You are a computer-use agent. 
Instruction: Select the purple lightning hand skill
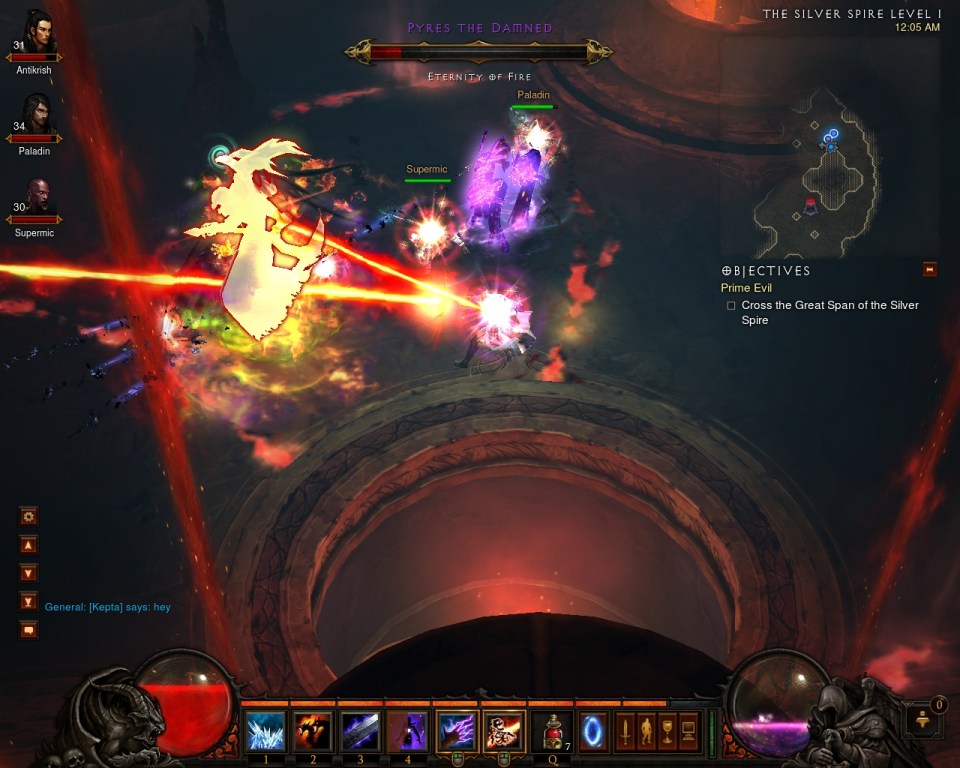(x=456, y=731)
